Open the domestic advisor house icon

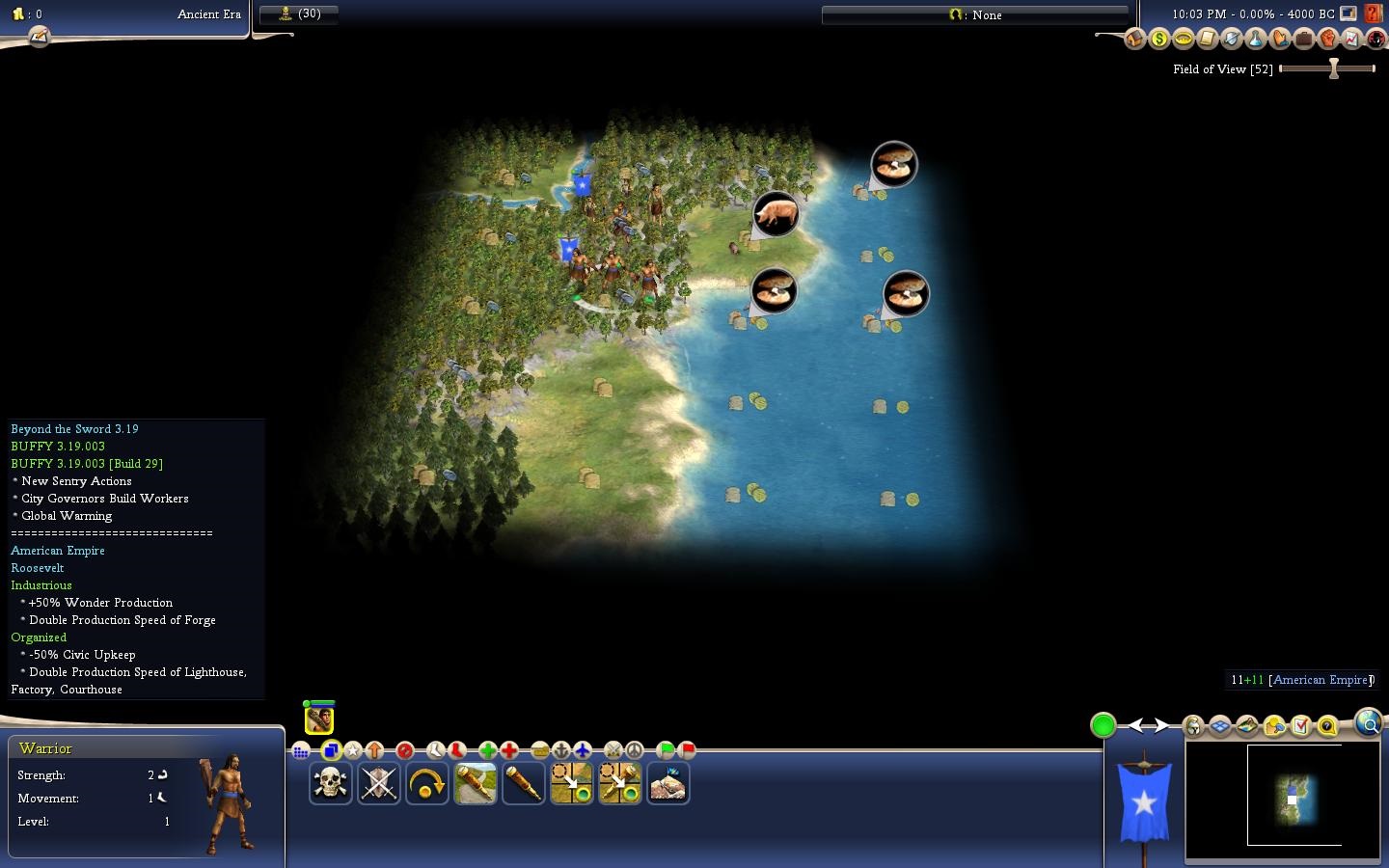(1134, 39)
